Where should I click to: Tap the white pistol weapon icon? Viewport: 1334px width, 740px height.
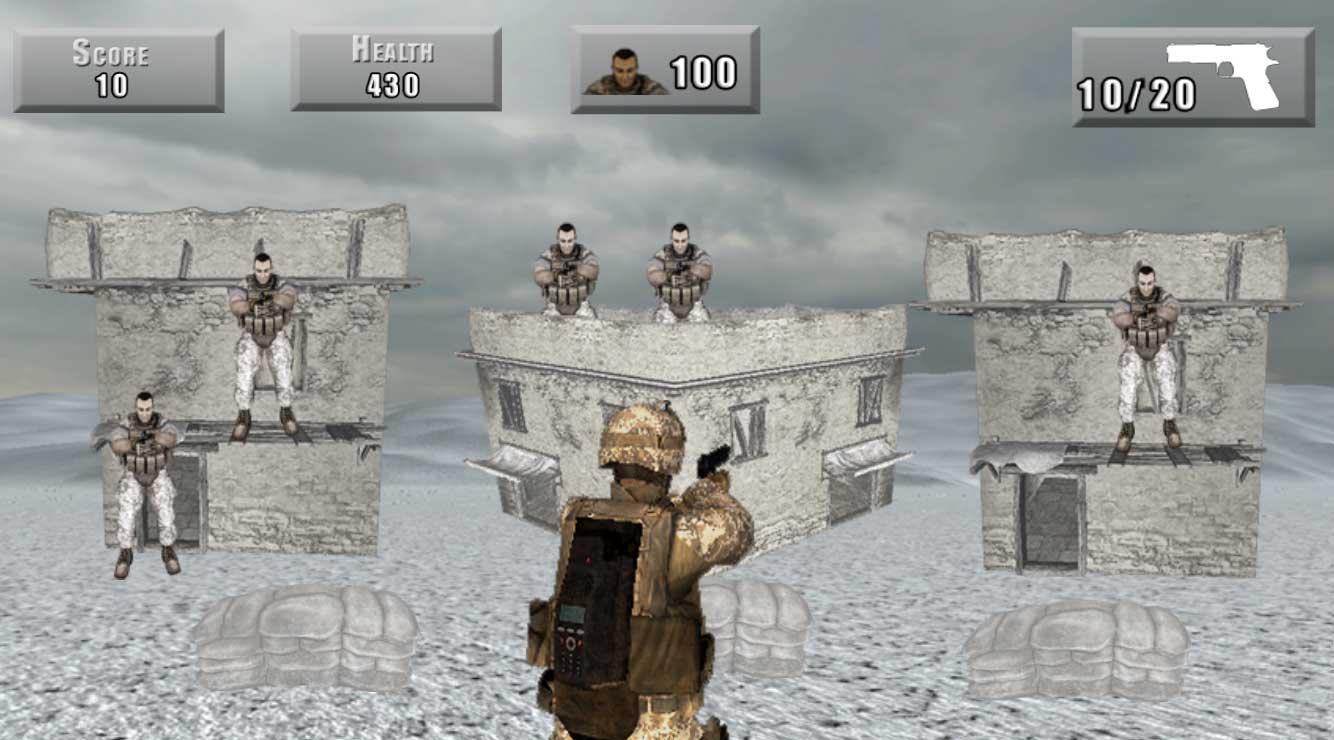[1234, 70]
